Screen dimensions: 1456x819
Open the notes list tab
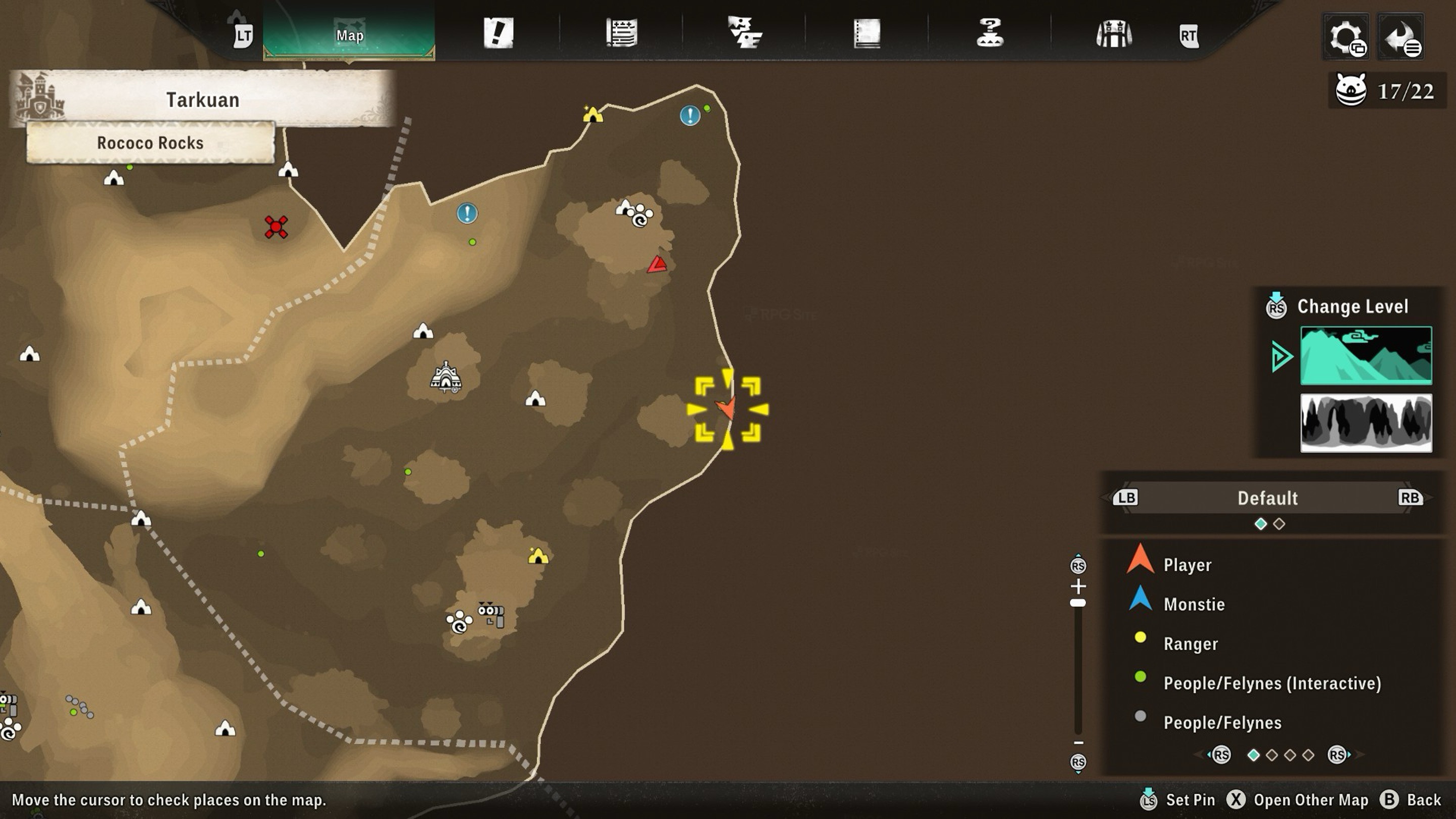coord(622,33)
